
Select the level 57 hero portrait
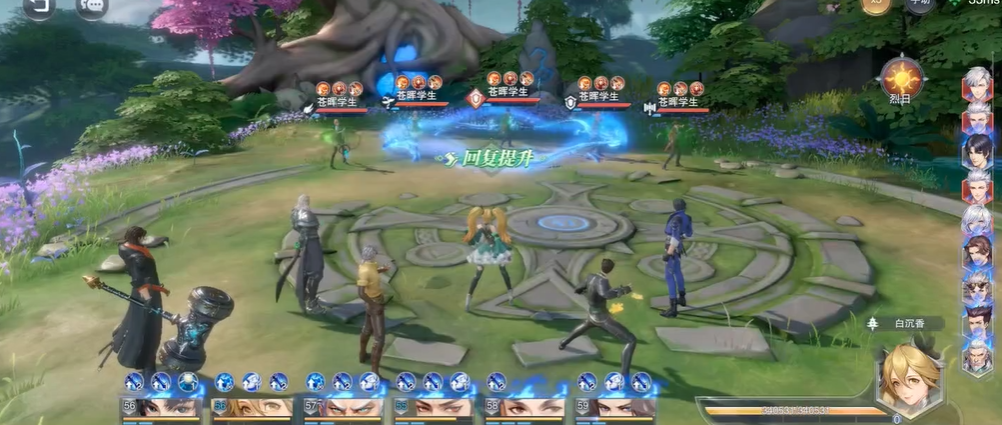pos(343,406)
